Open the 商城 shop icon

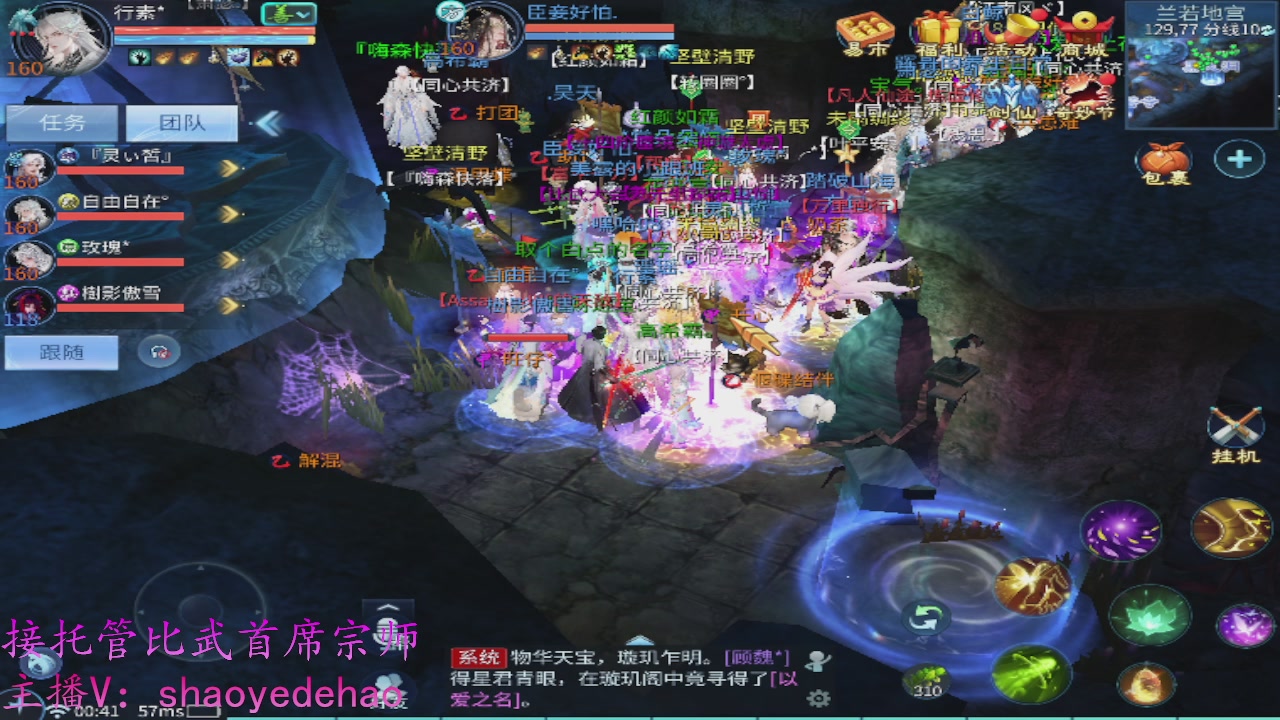click(x=1087, y=28)
